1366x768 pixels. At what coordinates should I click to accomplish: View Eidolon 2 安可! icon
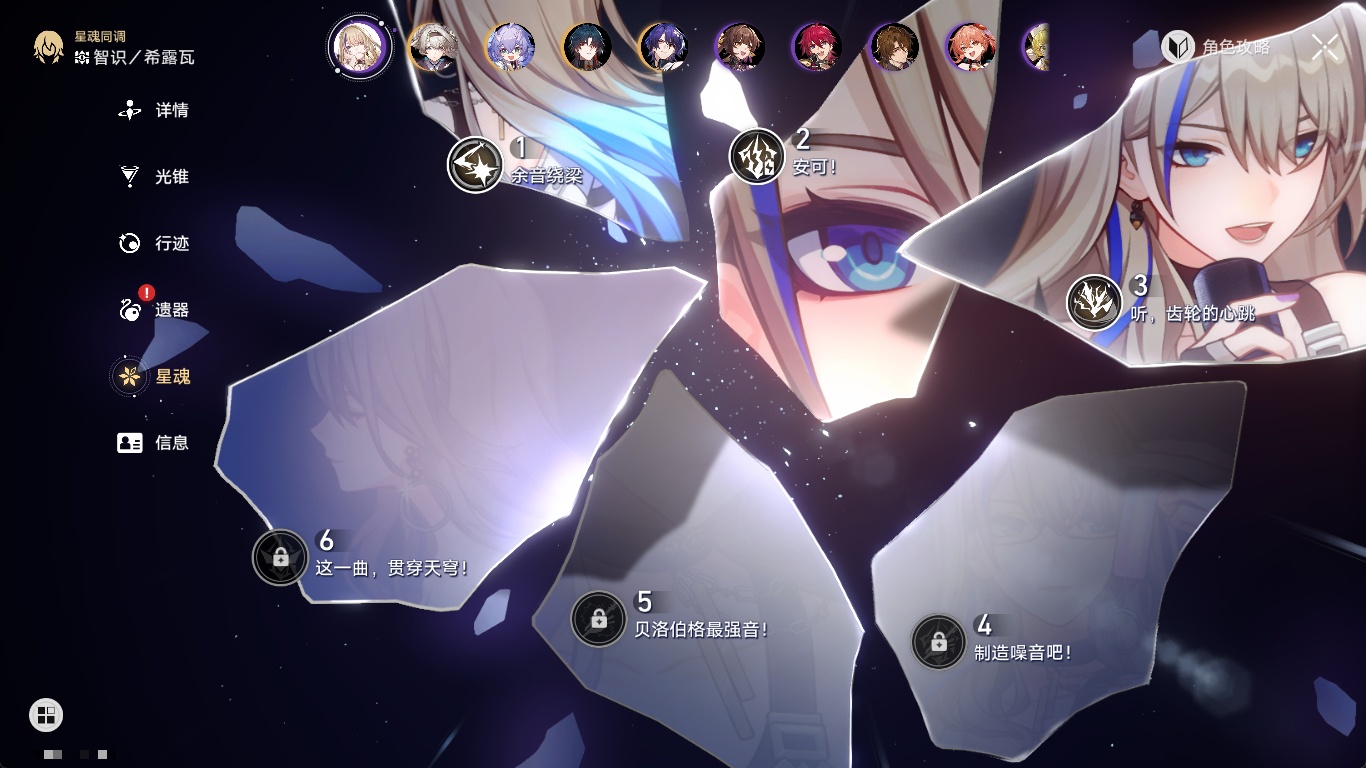(756, 156)
